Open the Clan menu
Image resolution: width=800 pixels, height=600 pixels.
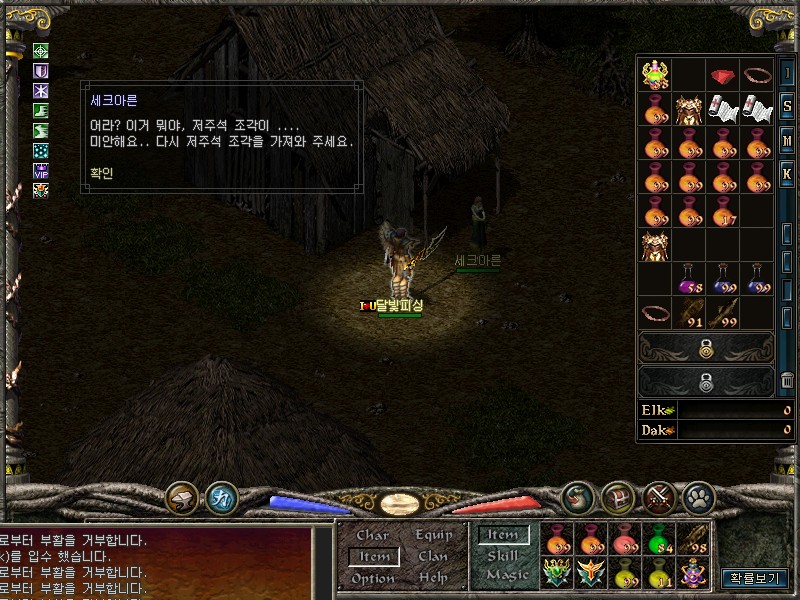(433, 556)
